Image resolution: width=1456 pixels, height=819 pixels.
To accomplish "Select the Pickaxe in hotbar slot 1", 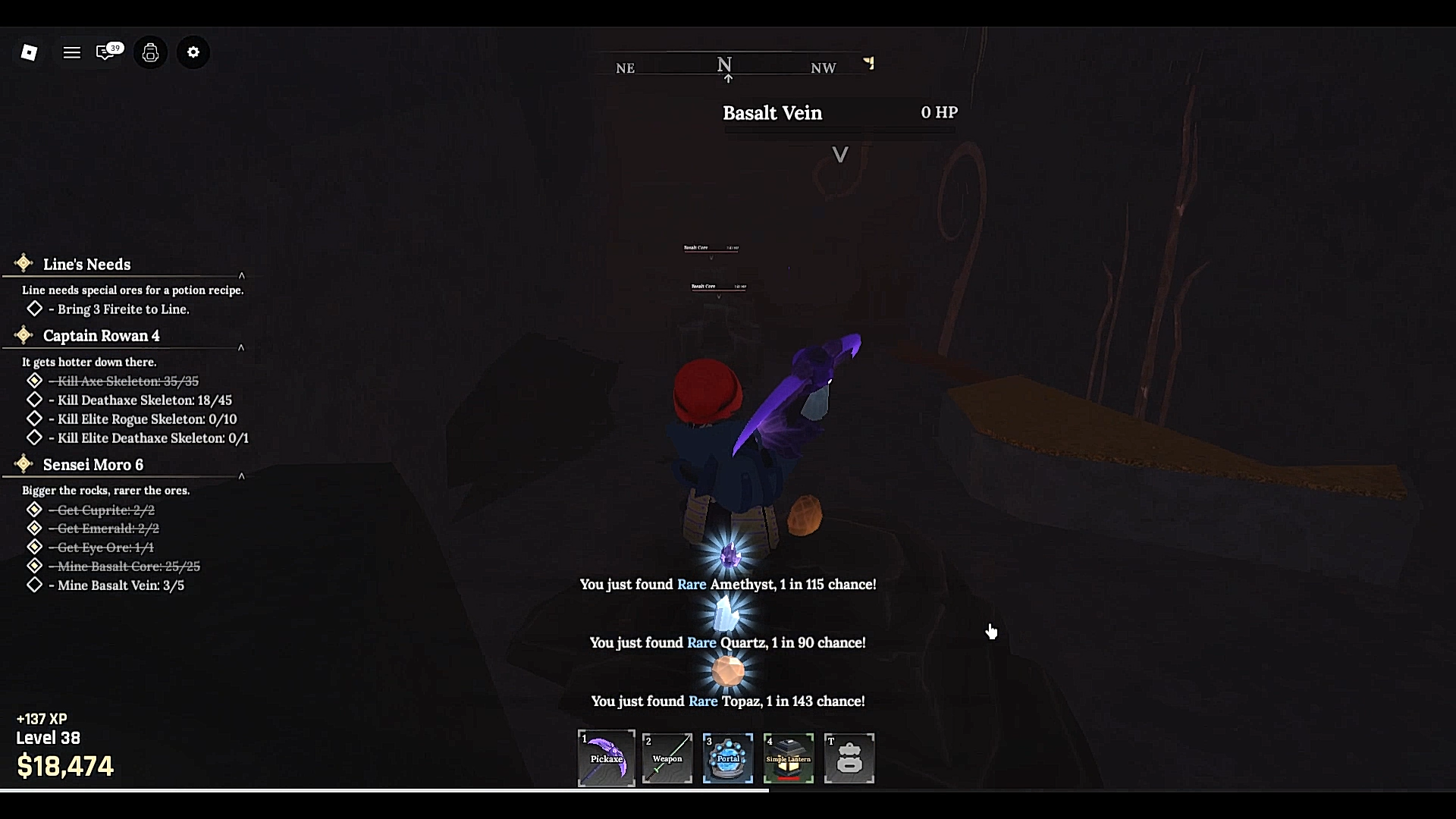I will point(606,758).
